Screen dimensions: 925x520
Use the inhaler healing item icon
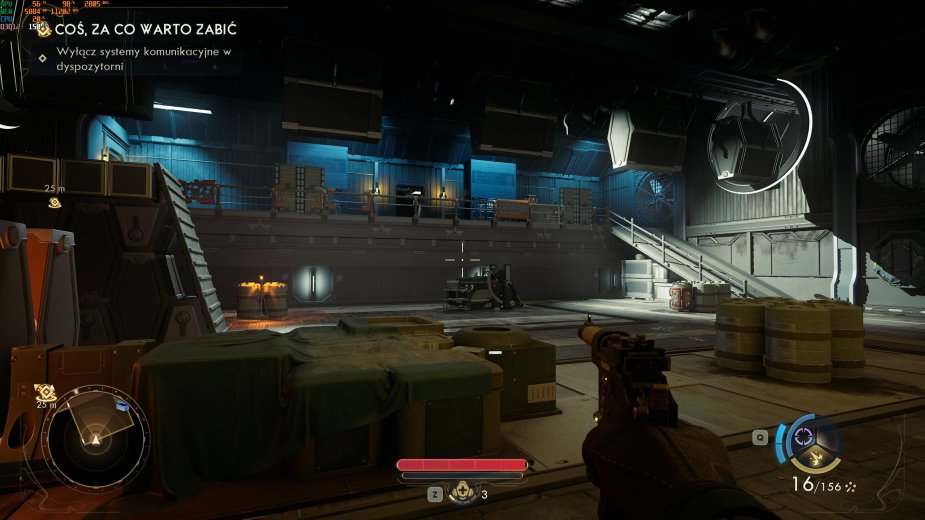click(461, 491)
